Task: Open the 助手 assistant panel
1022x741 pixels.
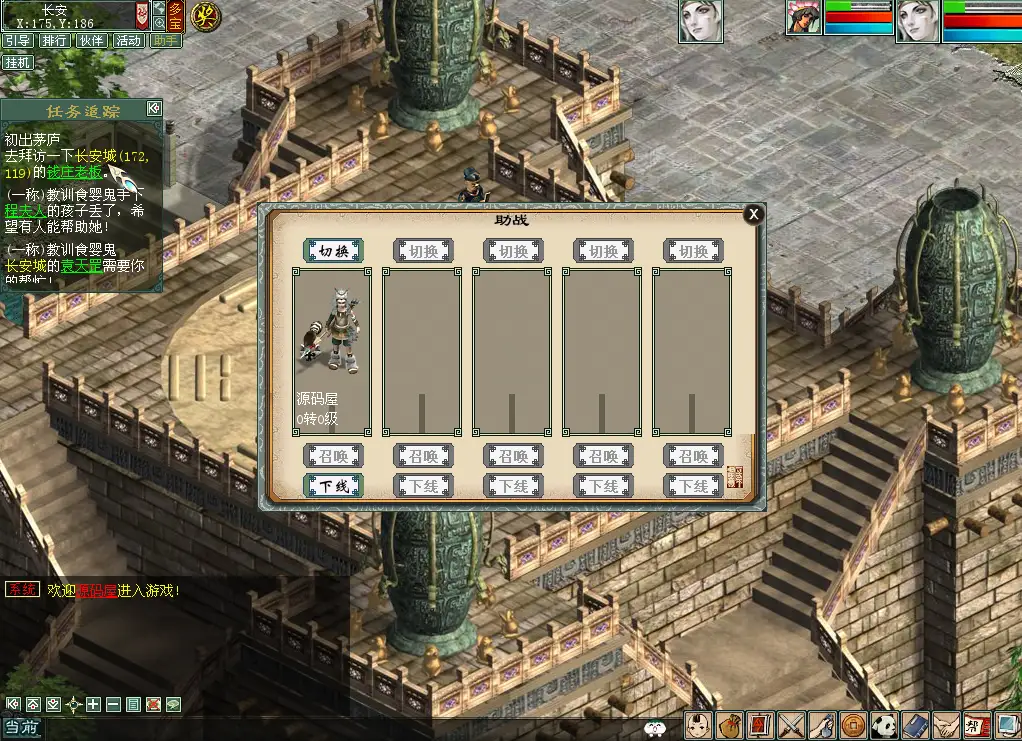Action: 165,41
